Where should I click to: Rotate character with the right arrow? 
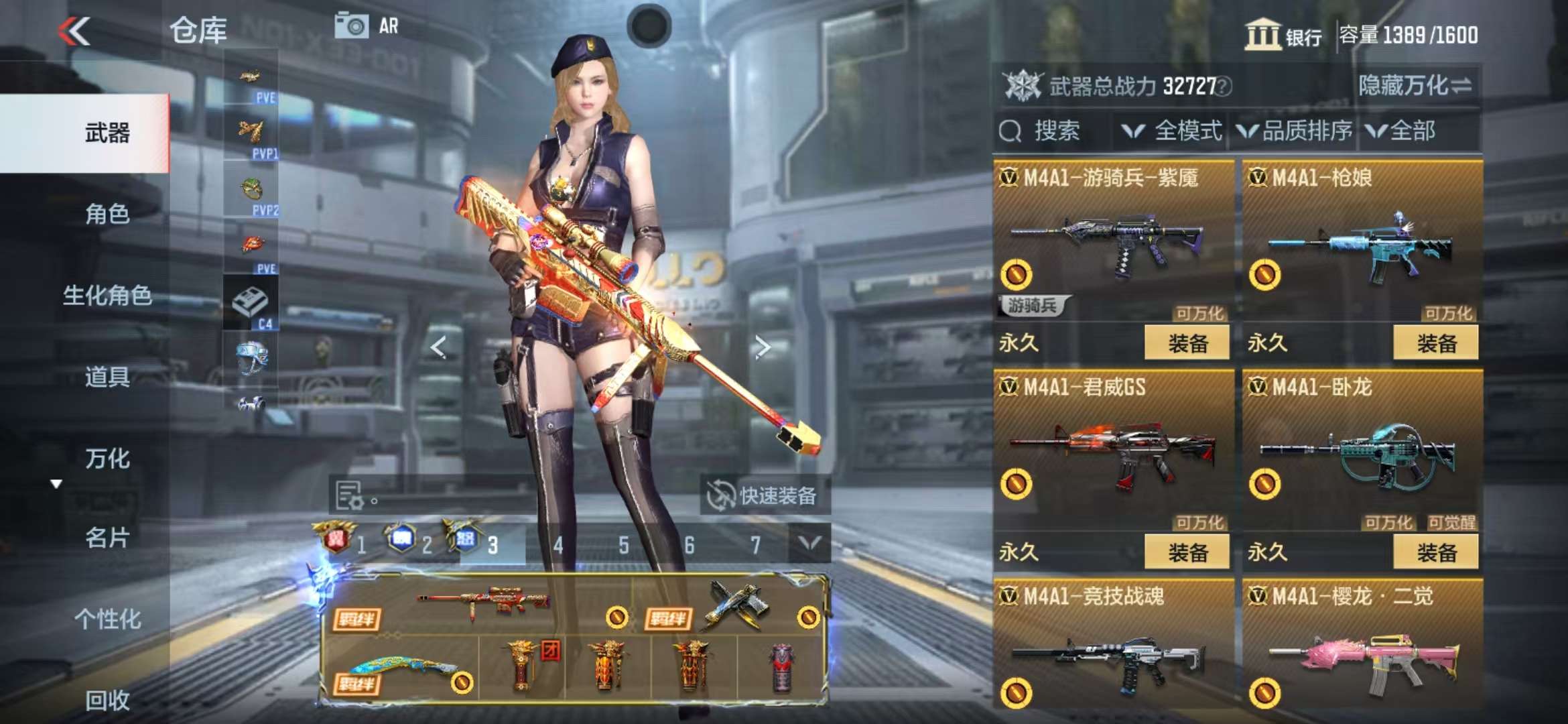tap(763, 347)
